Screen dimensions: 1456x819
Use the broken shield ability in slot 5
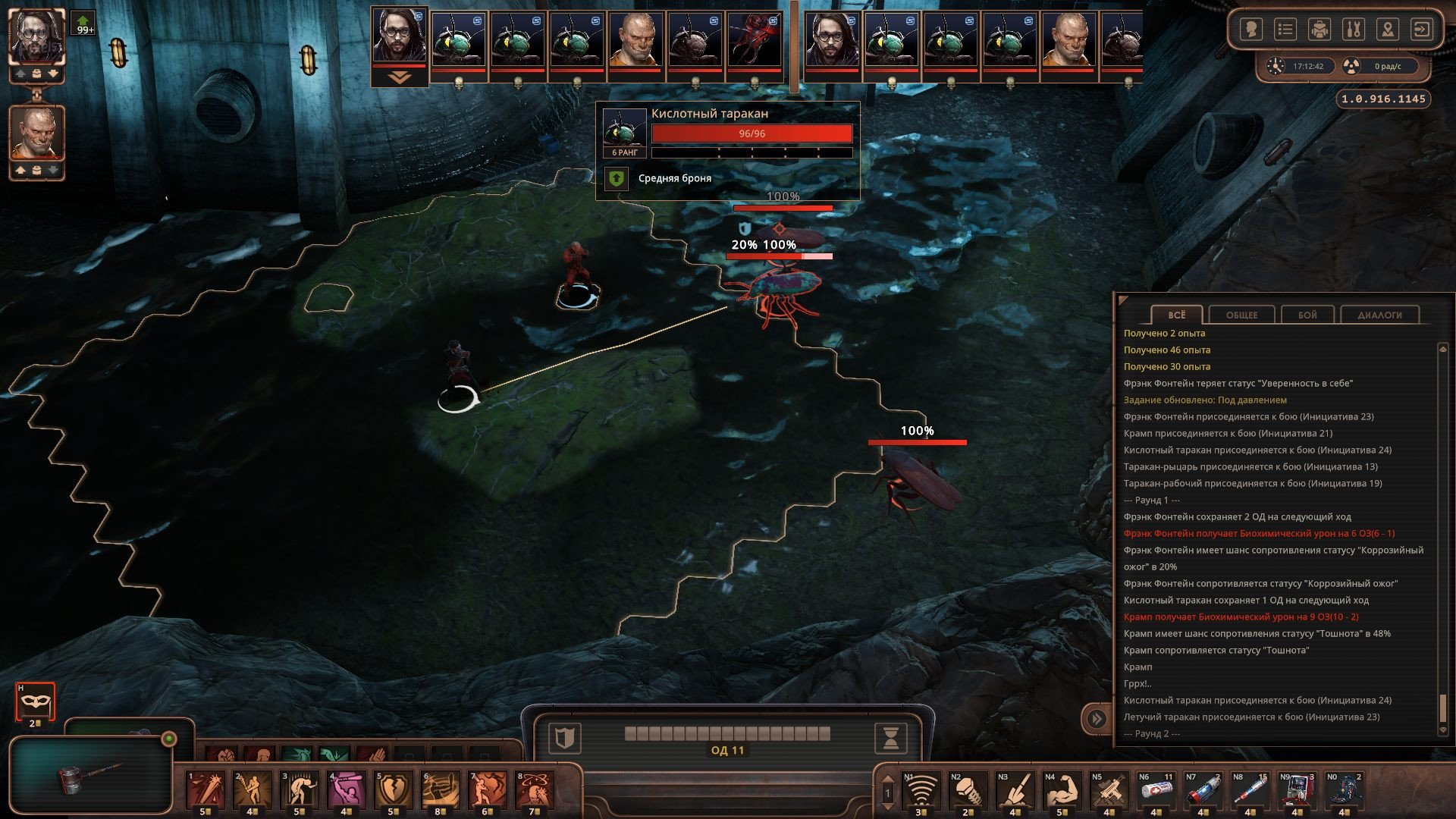pos(393,789)
